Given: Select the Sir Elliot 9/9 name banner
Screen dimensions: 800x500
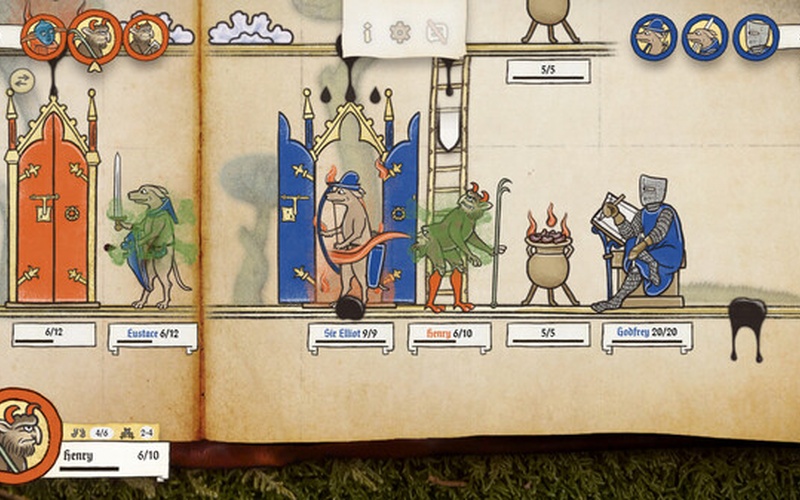Looking at the screenshot, I should pyautogui.click(x=350, y=336).
